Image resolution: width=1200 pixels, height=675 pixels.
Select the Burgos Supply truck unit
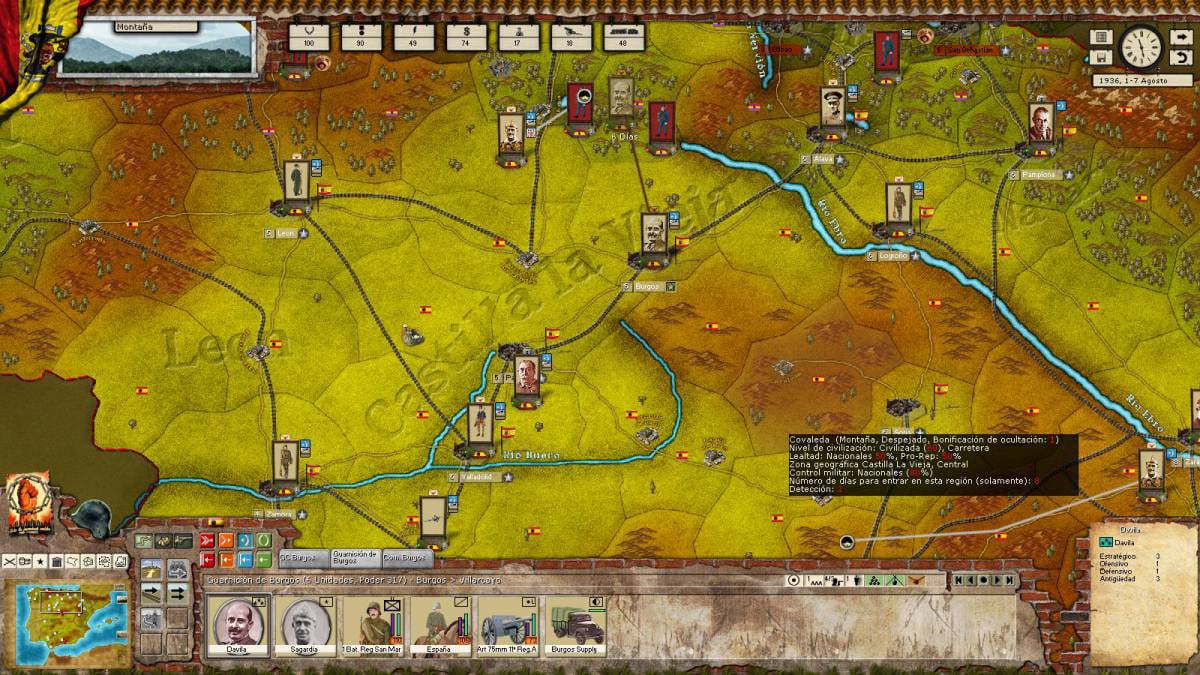click(576, 624)
